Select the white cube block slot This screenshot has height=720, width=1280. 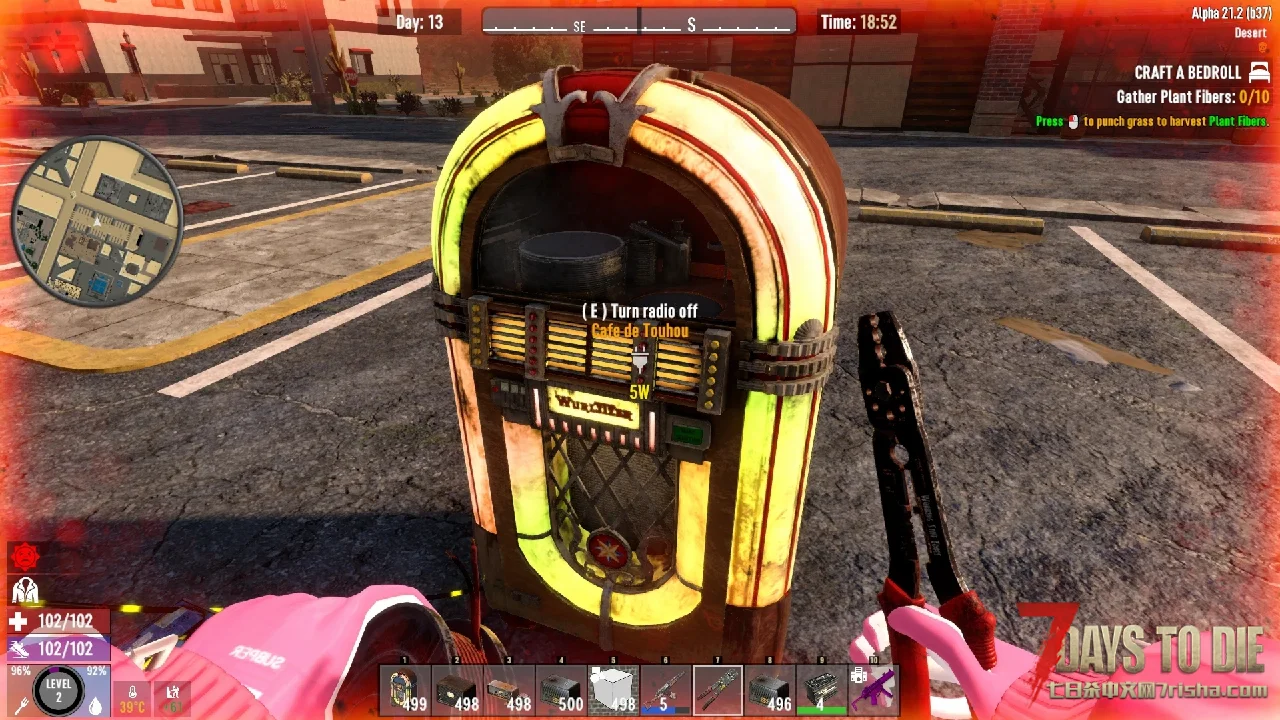[x=613, y=691]
